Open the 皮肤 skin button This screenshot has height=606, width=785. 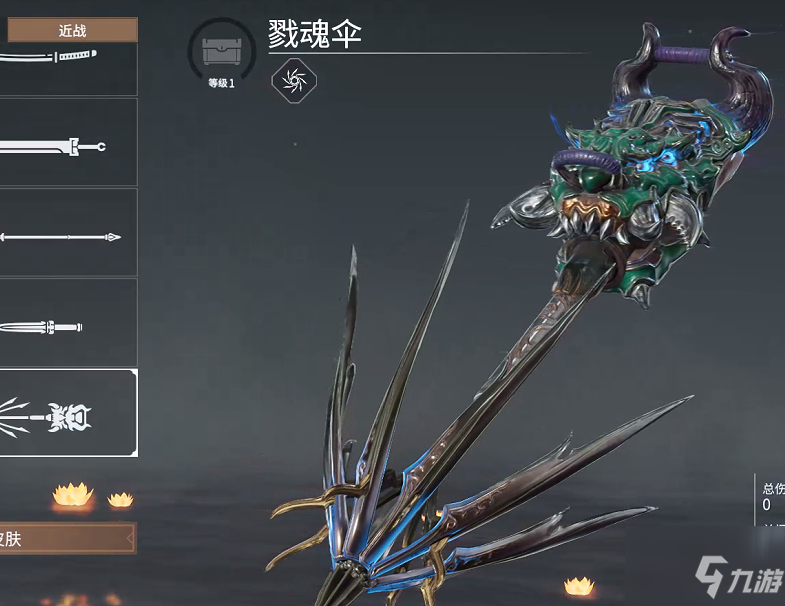coord(66,539)
